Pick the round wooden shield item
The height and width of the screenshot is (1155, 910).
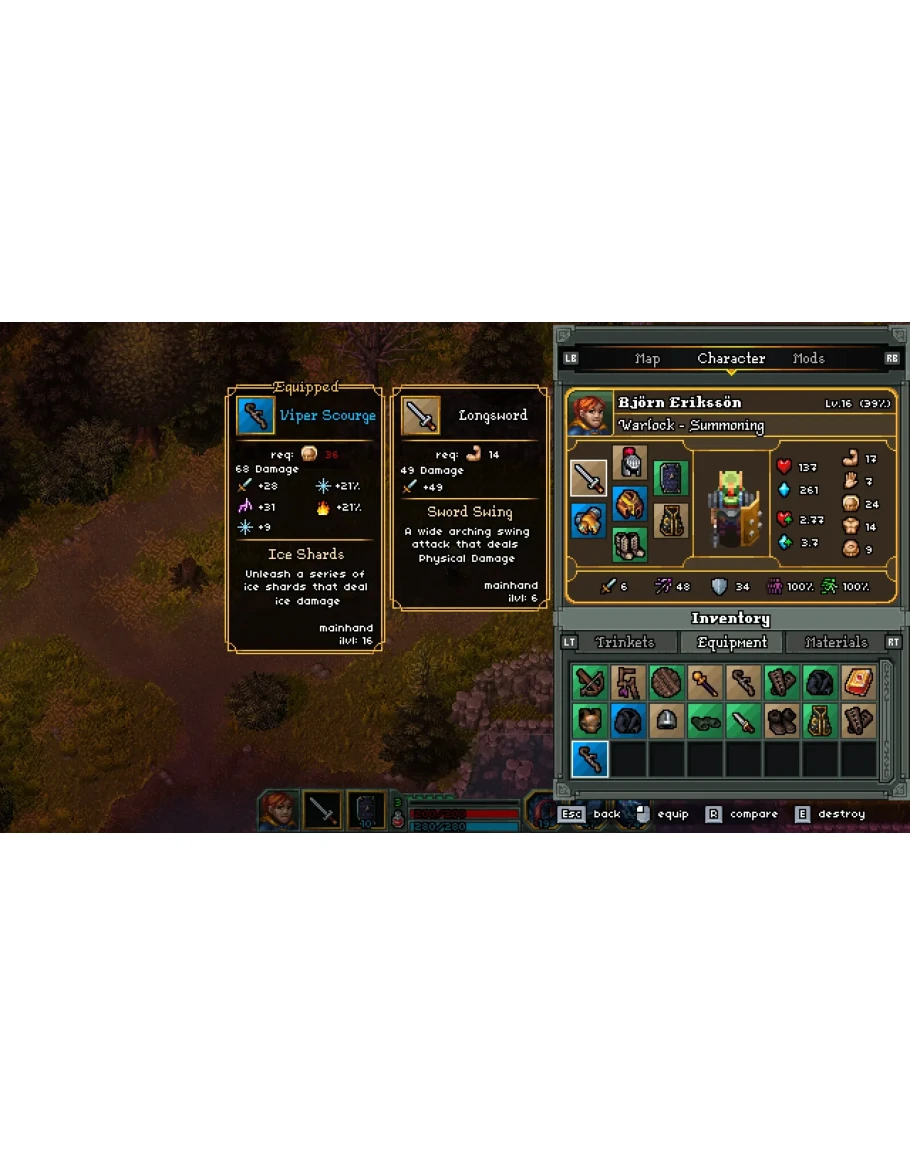tap(666, 682)
